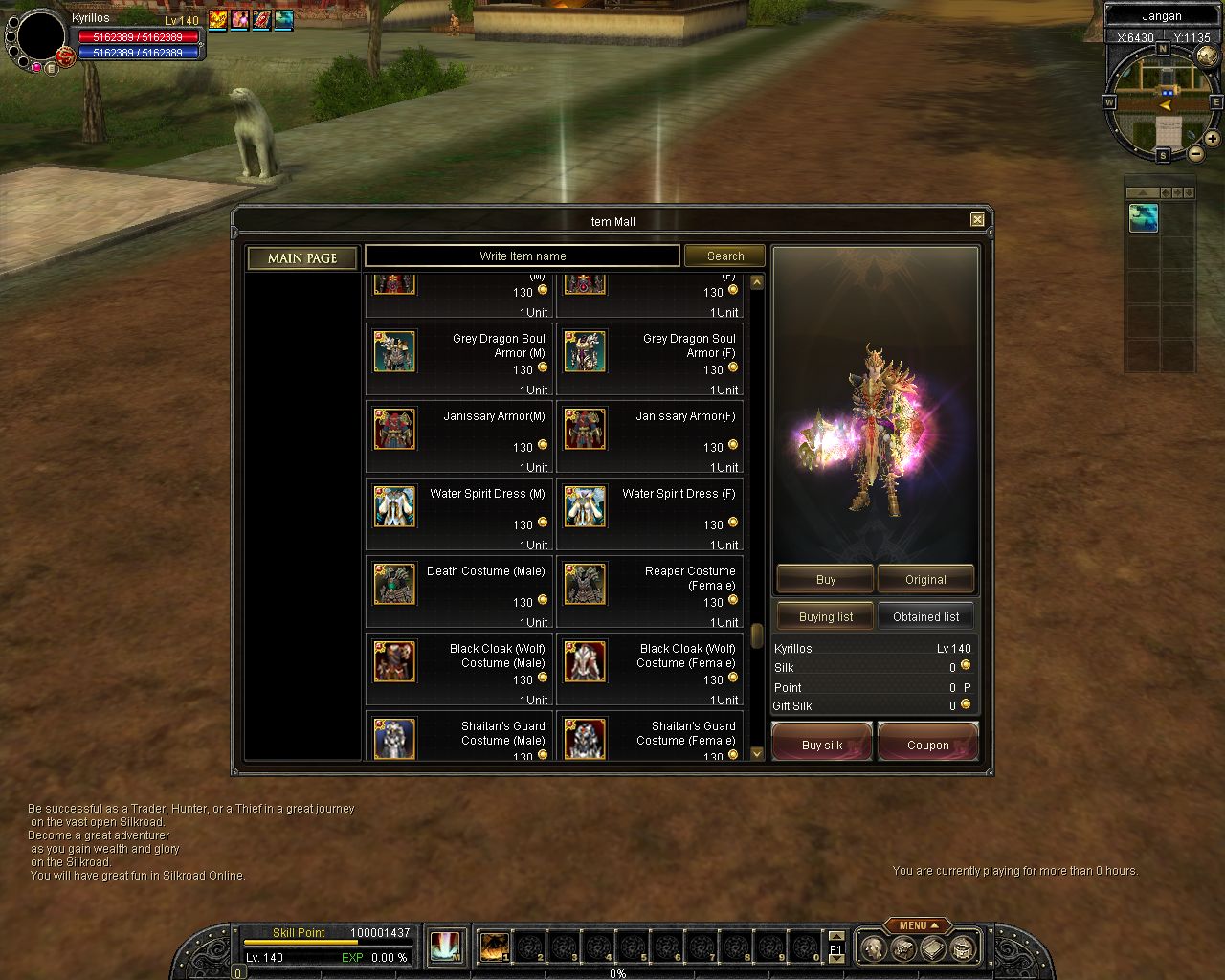Revert the preview with the Original button

coord(925,580)
